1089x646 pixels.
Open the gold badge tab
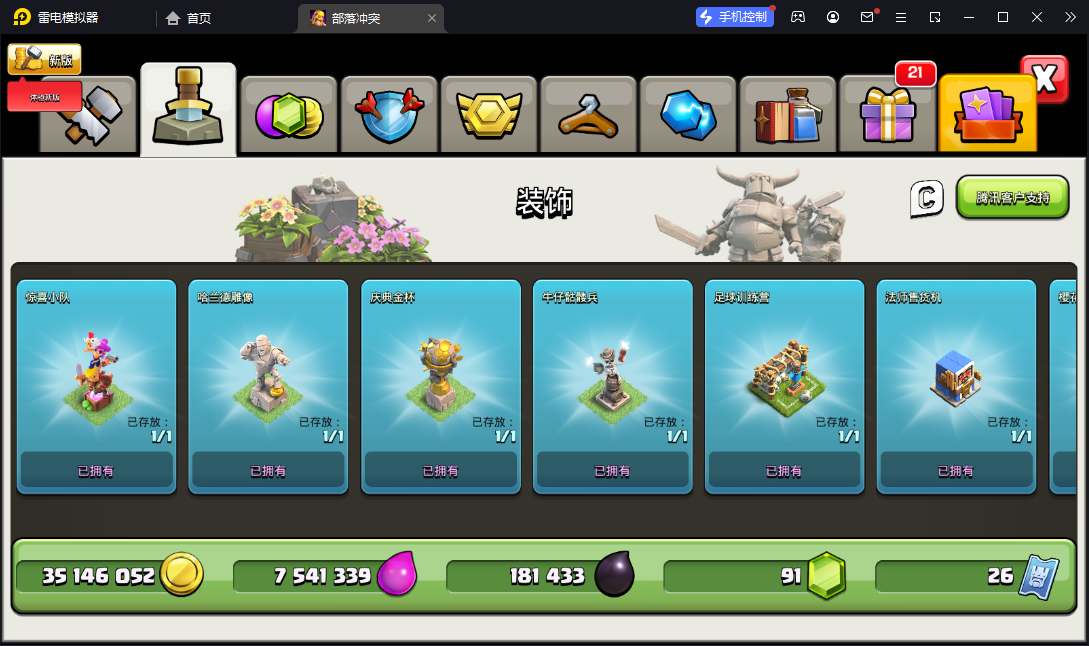point(489,115)
